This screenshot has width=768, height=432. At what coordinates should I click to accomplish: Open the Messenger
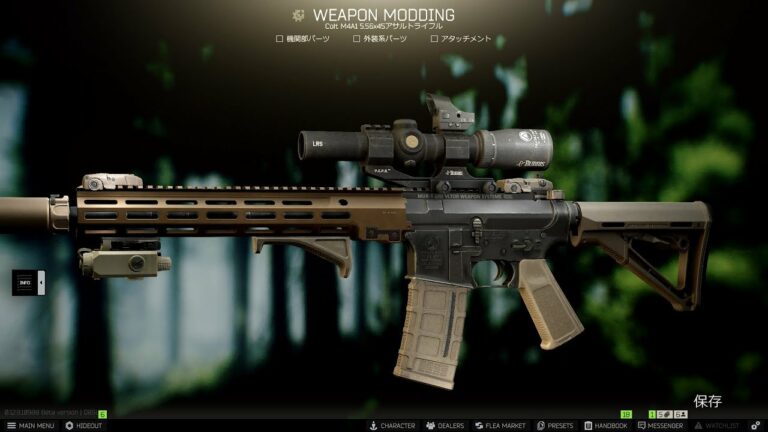pyautogui.click(x=660, y=425)
